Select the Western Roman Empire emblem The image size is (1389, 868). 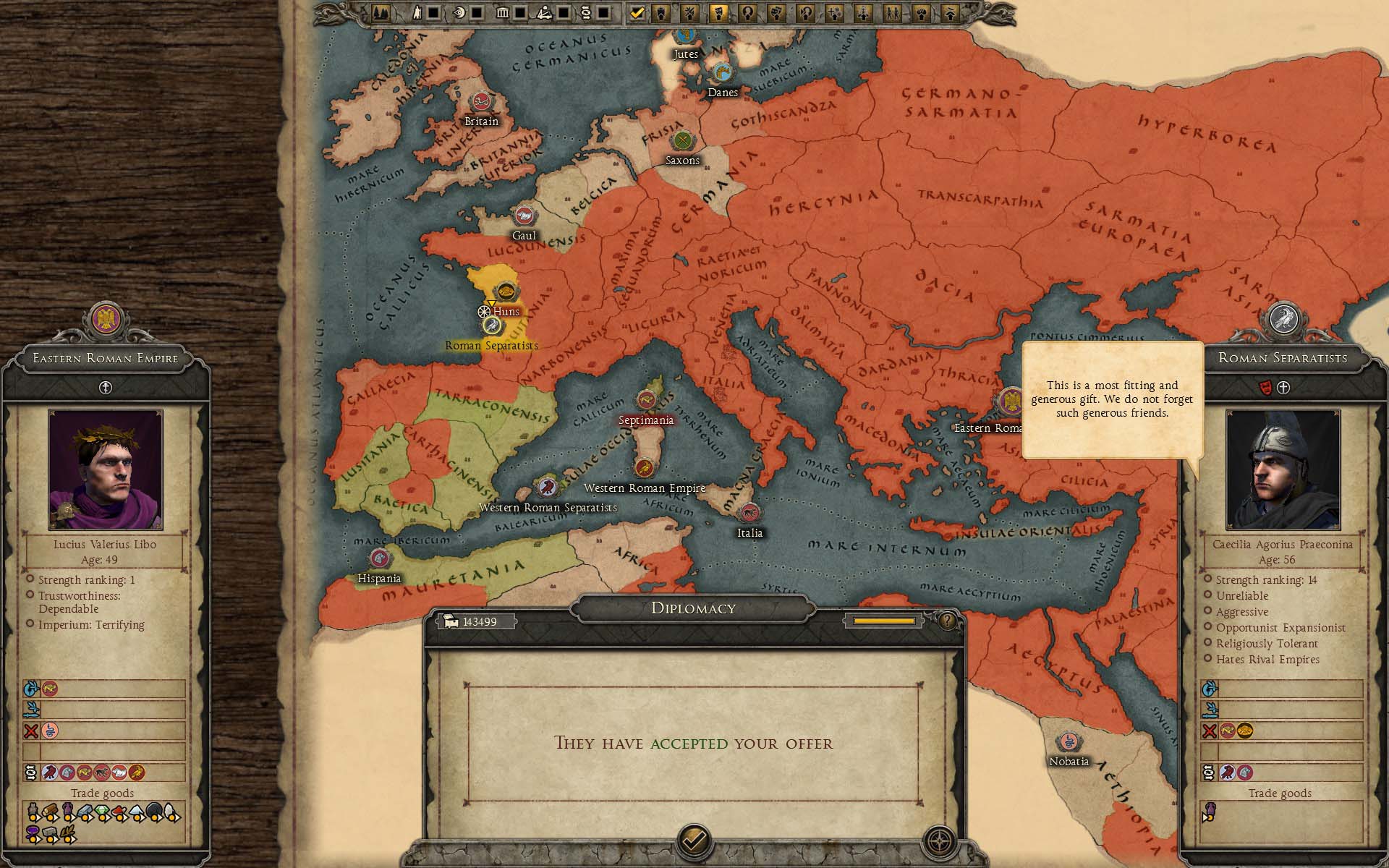(644, 468)
